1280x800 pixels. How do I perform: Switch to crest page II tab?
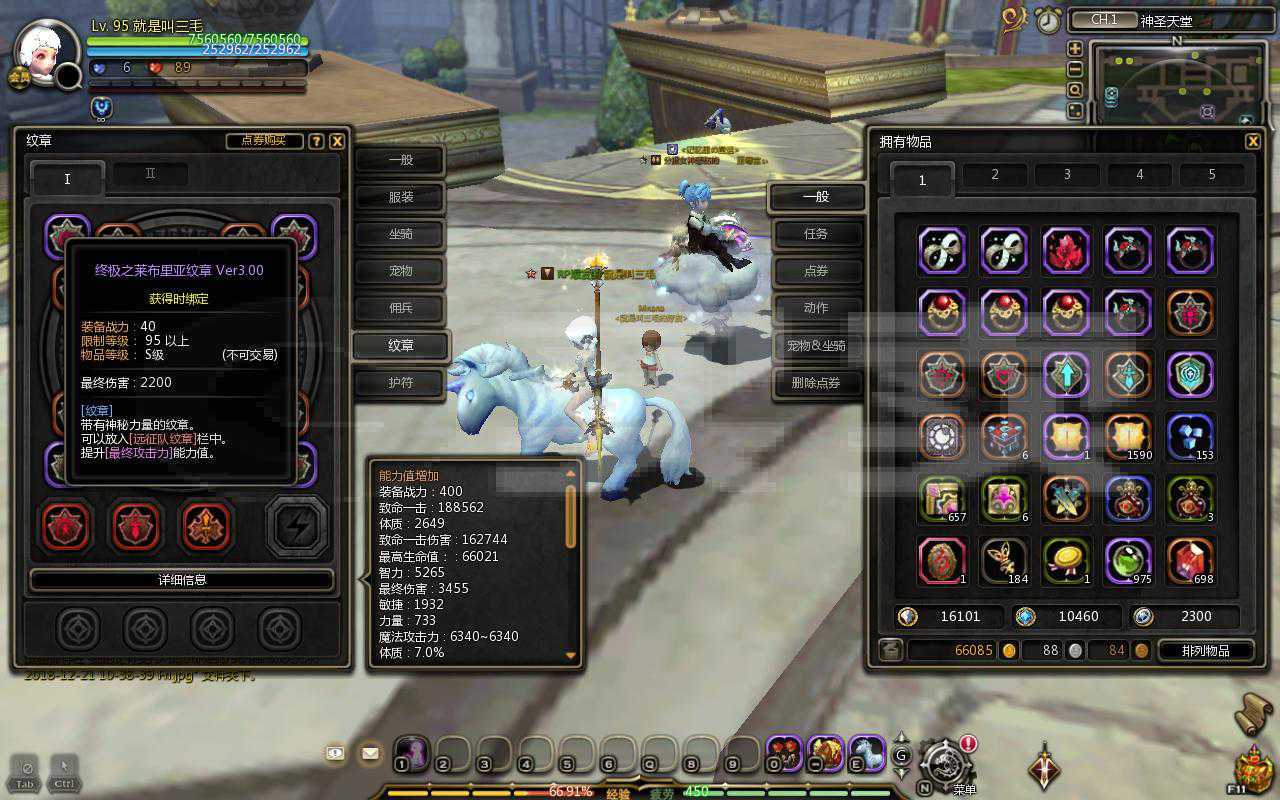tap(150, 174)
